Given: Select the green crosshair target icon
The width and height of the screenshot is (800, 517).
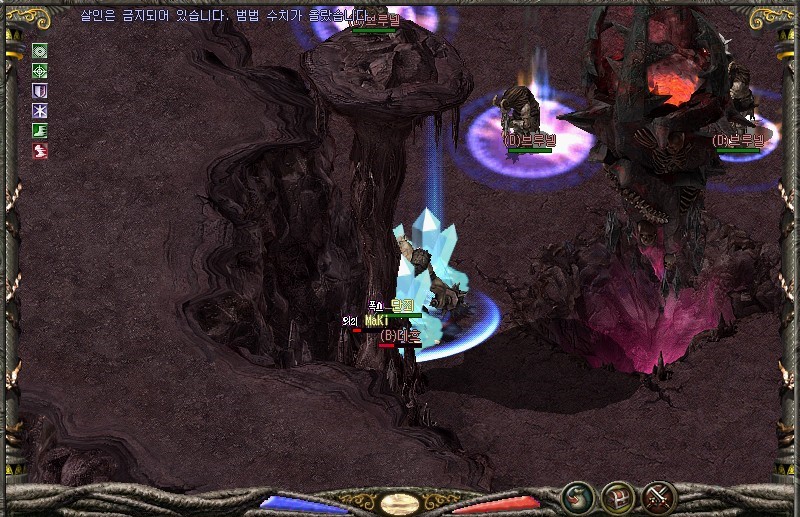Looking at the screenshot, I should [x=40, y=71].
